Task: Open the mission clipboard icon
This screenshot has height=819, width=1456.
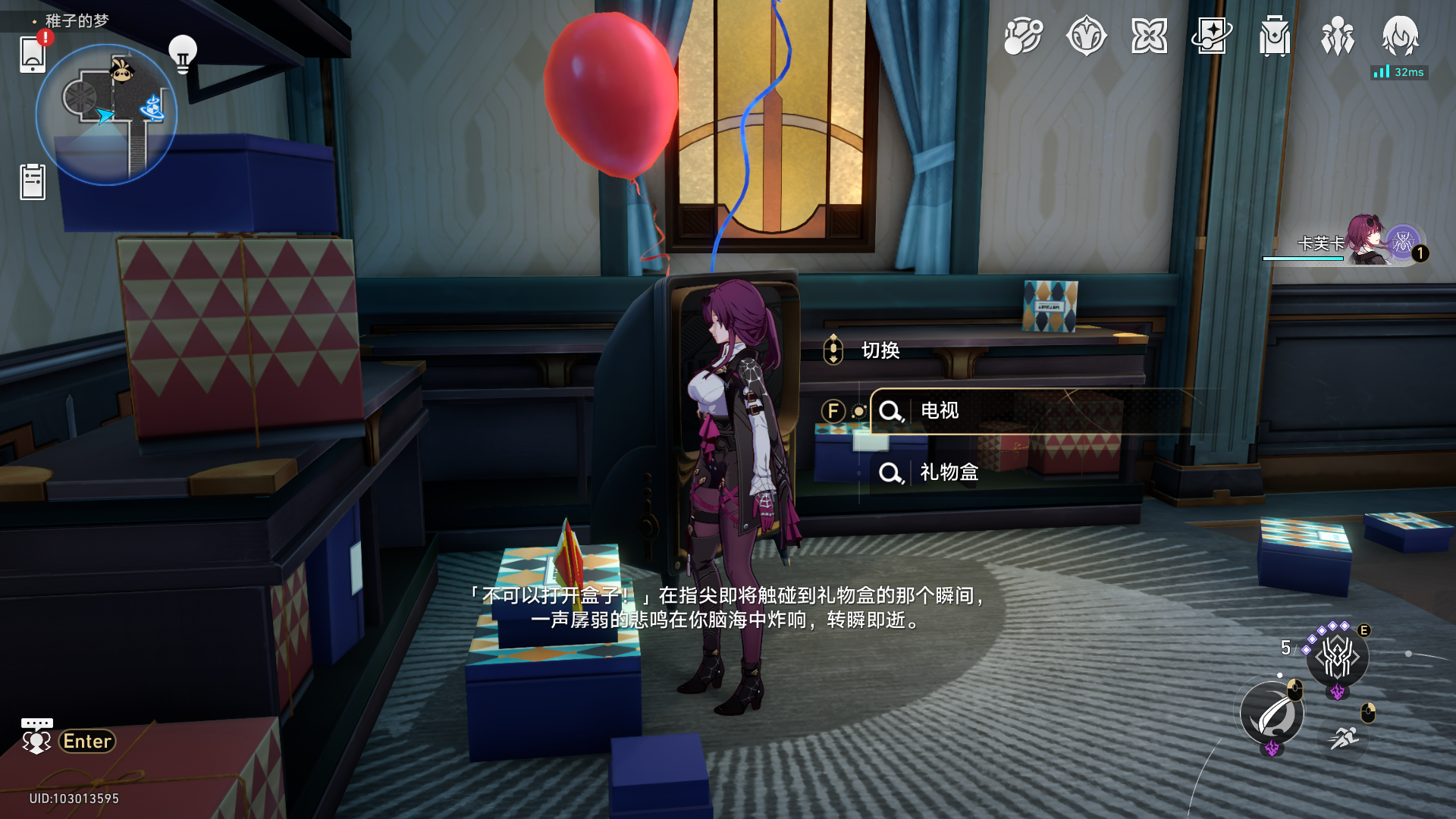Action: (x=33, y=182)
